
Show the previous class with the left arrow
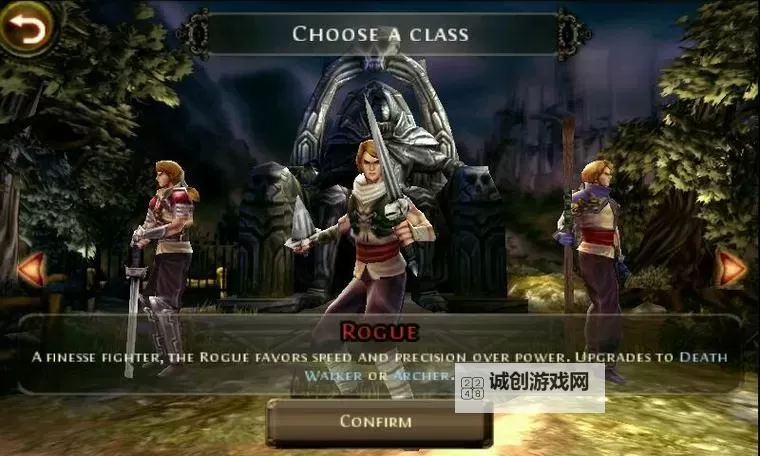point(30,268)
